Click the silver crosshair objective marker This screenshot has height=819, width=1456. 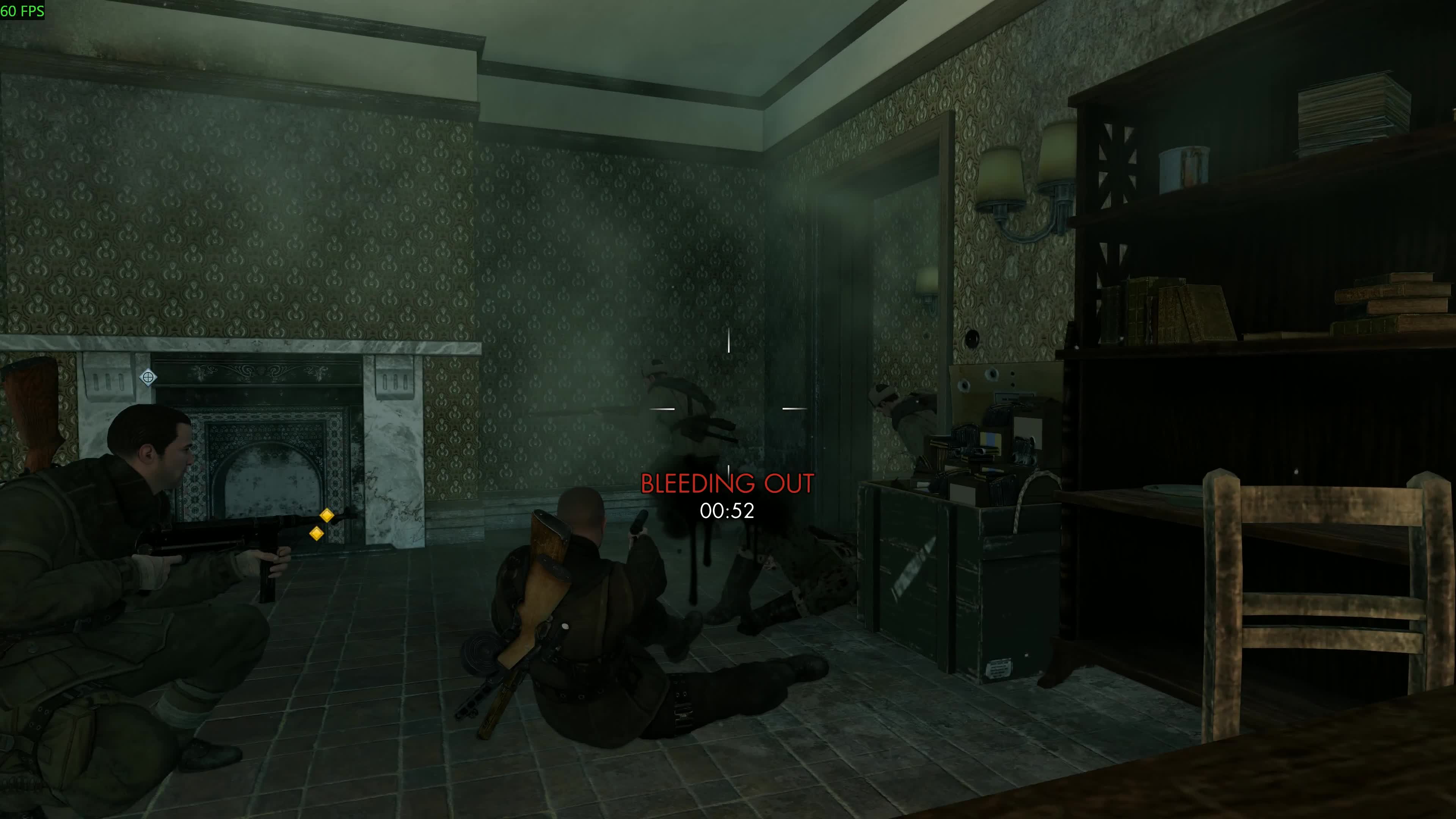coord(148,377)
